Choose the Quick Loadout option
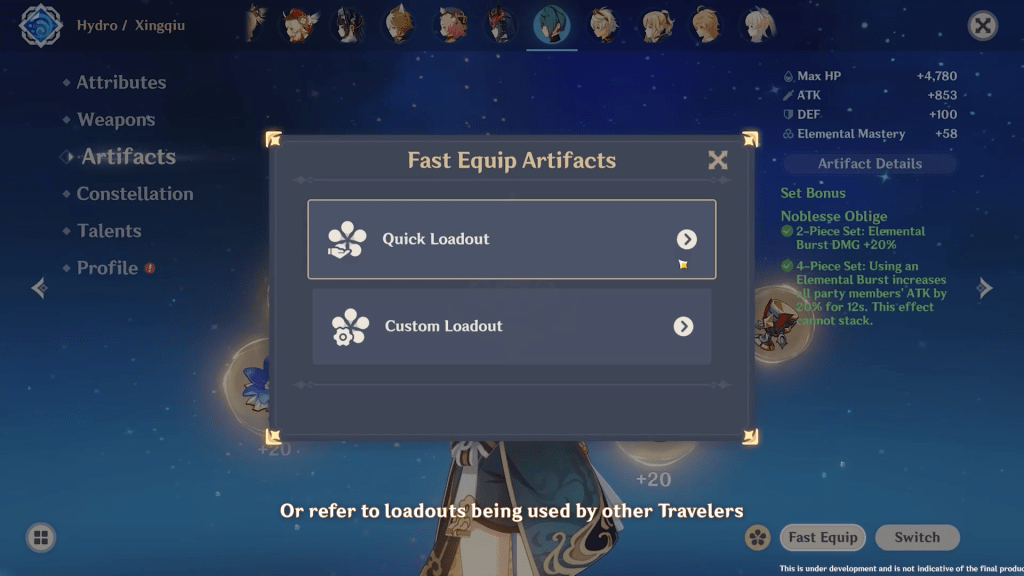 click(x=511, y=239)
